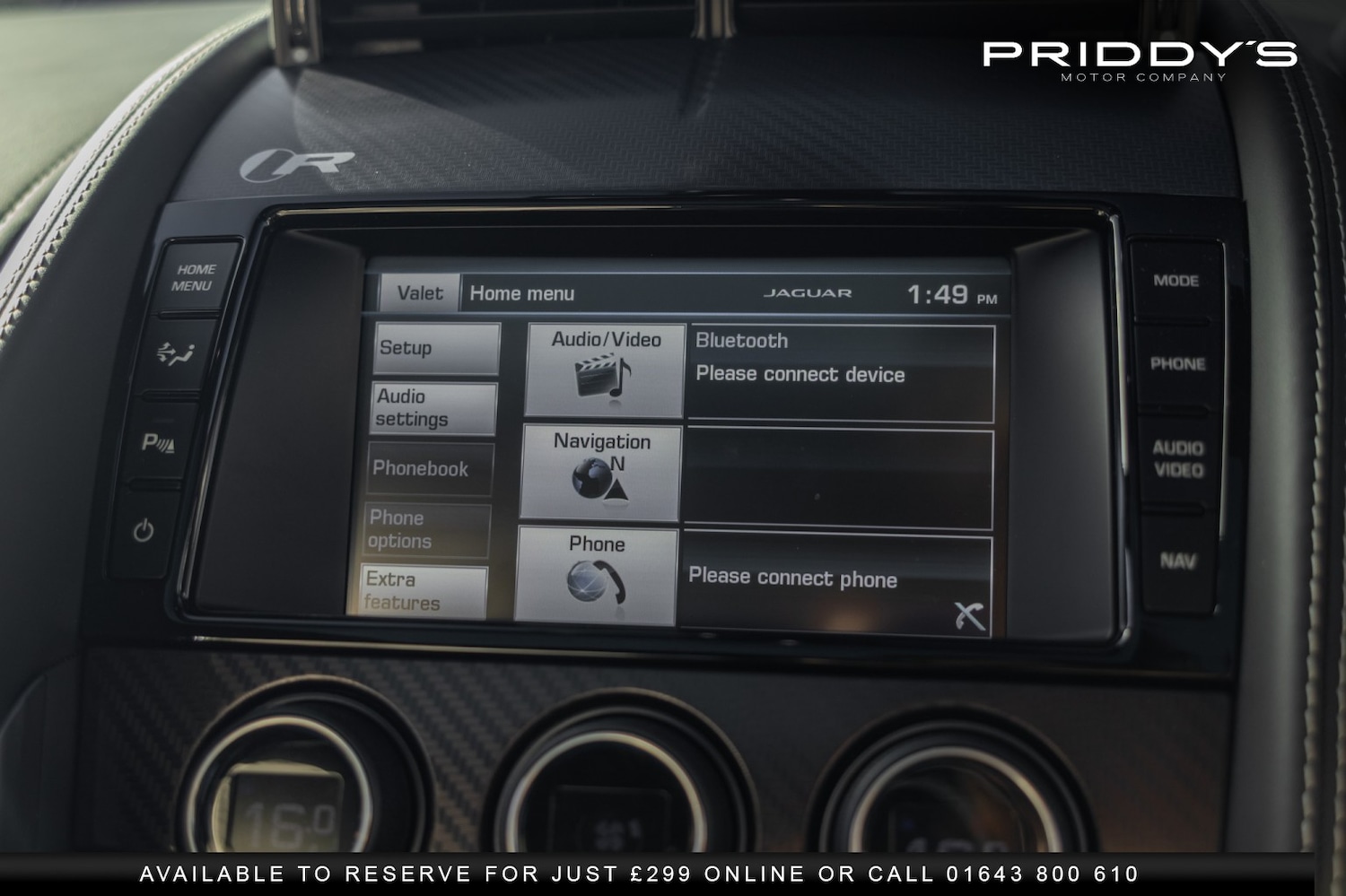Image resolution: width=1346 pixels, height=896 pixels.
Task: Open Extra features
Action: coord(424,590)
